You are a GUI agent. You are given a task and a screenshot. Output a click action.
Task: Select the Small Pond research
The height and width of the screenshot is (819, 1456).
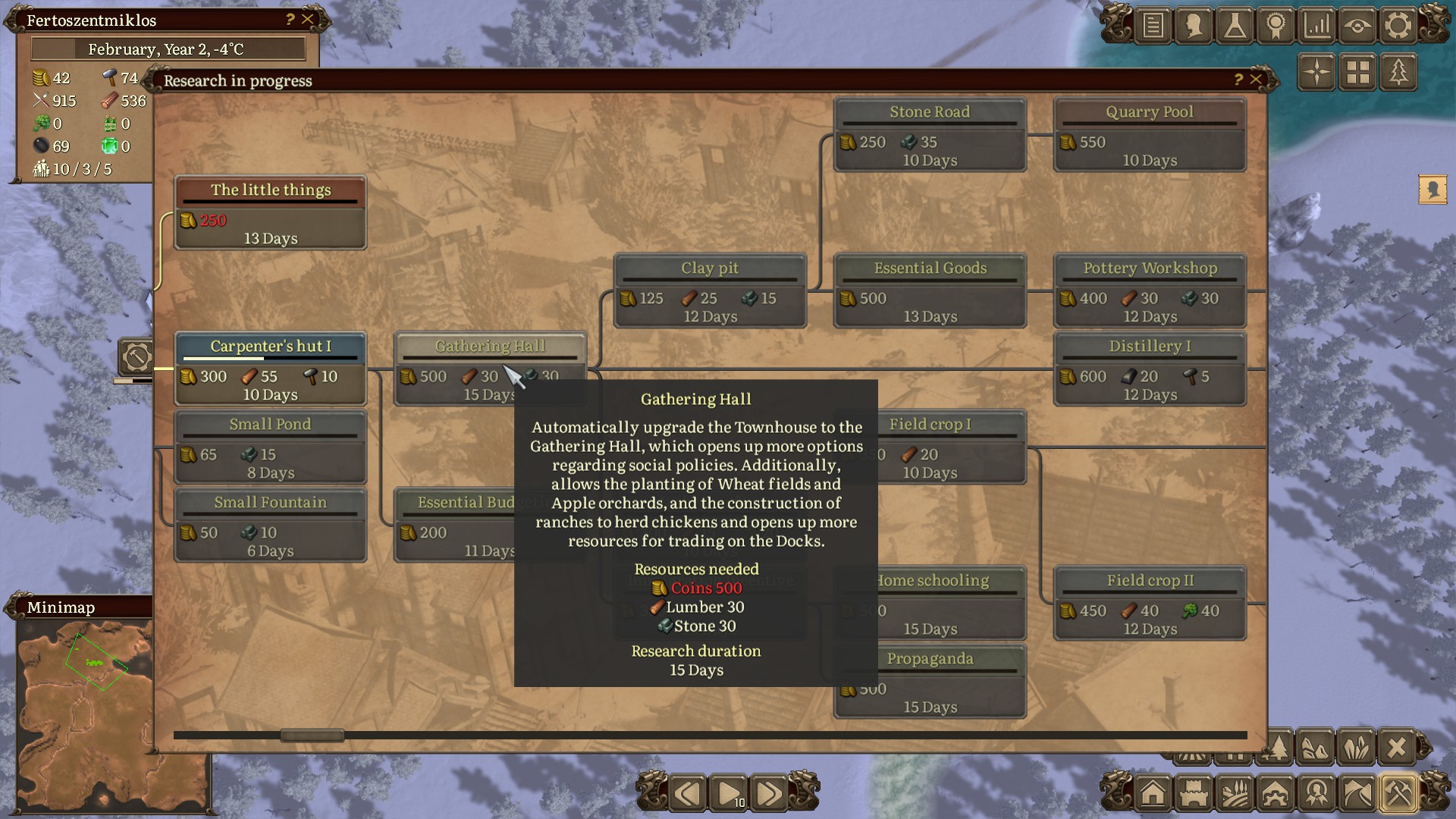point(271,447)
